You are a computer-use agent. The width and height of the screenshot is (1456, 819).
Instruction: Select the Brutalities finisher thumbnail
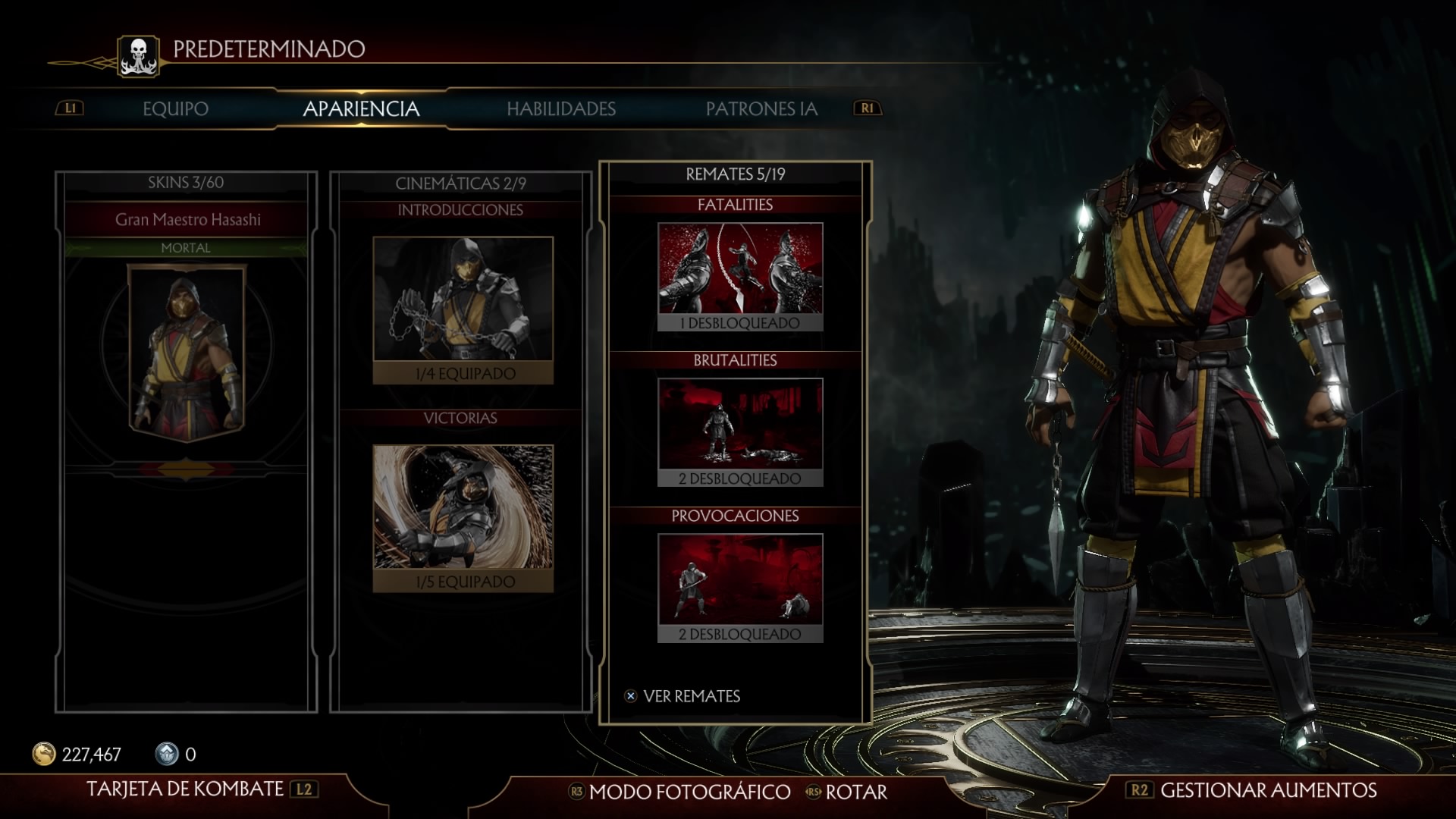(739, 424)
